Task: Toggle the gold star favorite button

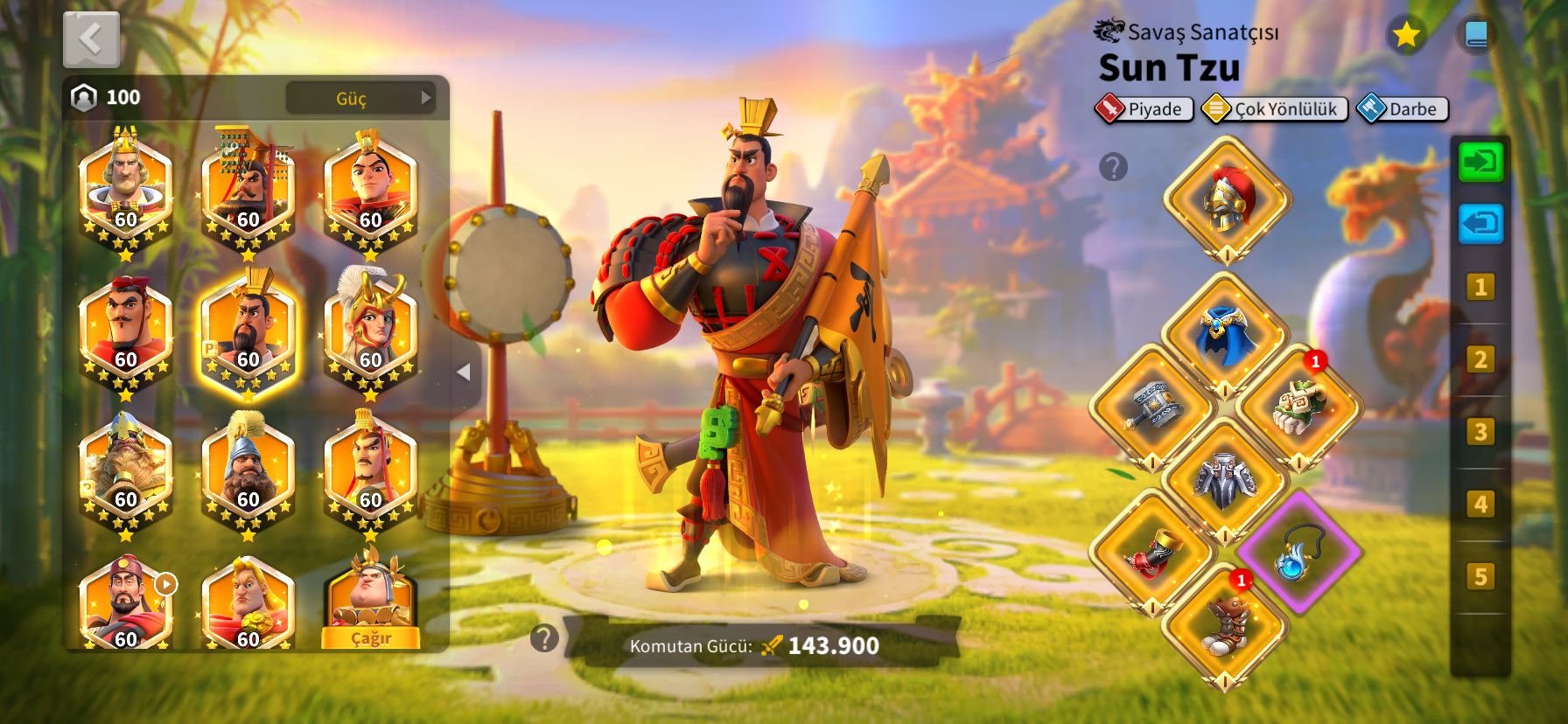Action: click(x=1406, y=35)
